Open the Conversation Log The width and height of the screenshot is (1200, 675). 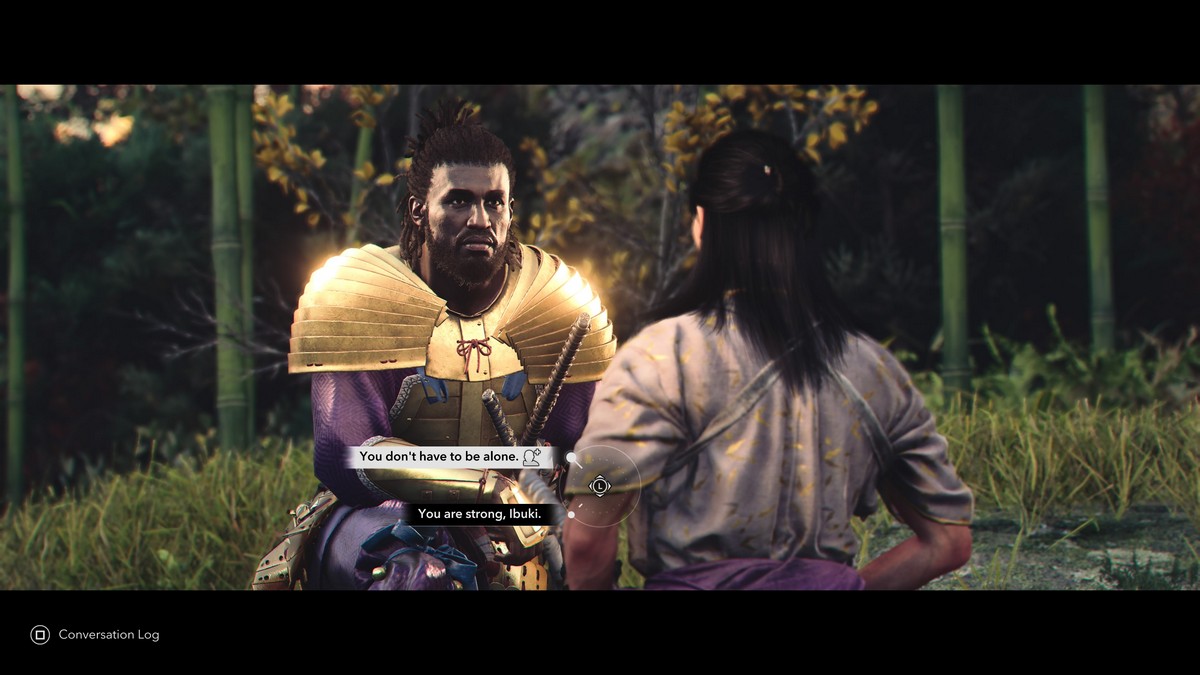point(96,634)
